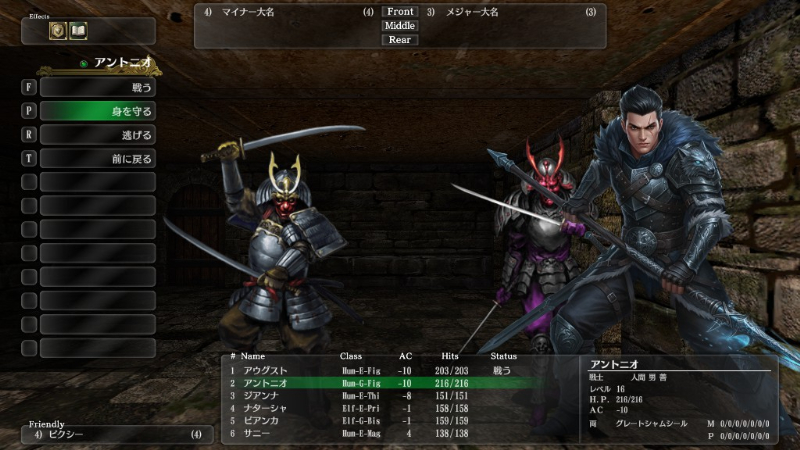The width and height of the screenshot is (800, 450).
Task: Pick ジアンナ from the party list
Action: click(262, 395)
